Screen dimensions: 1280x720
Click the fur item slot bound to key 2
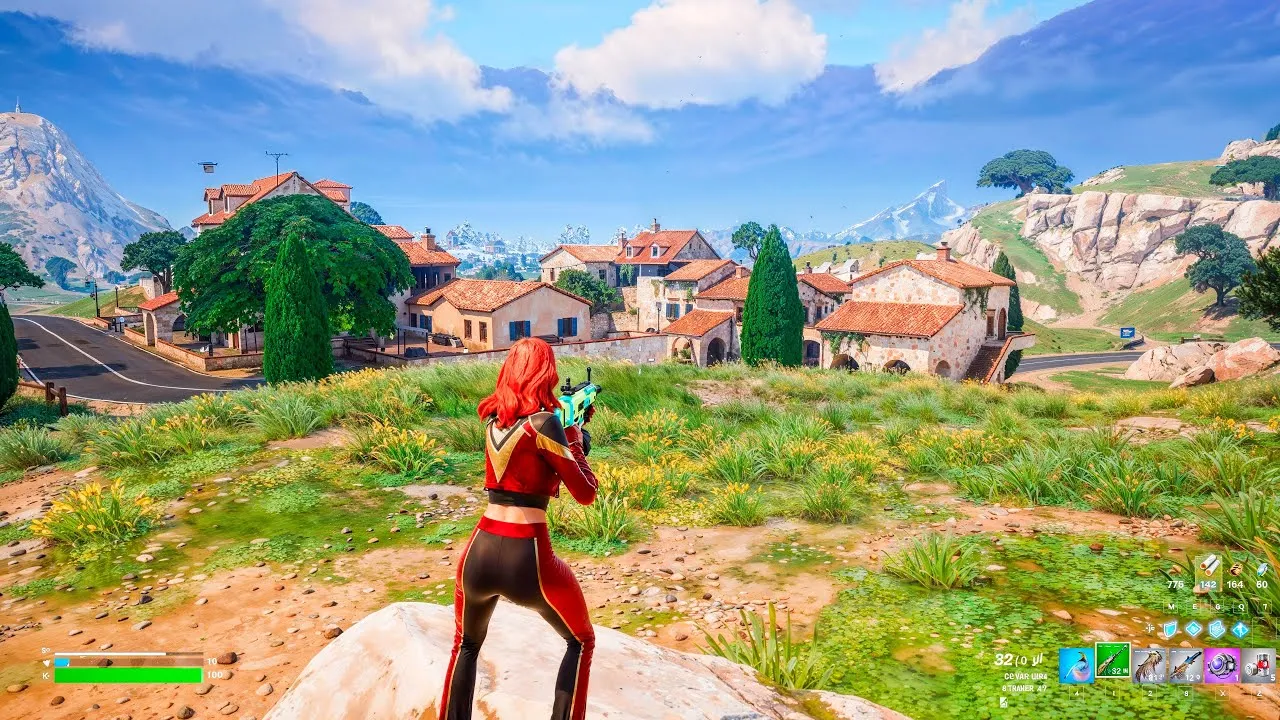click(x=1150, y=663)
